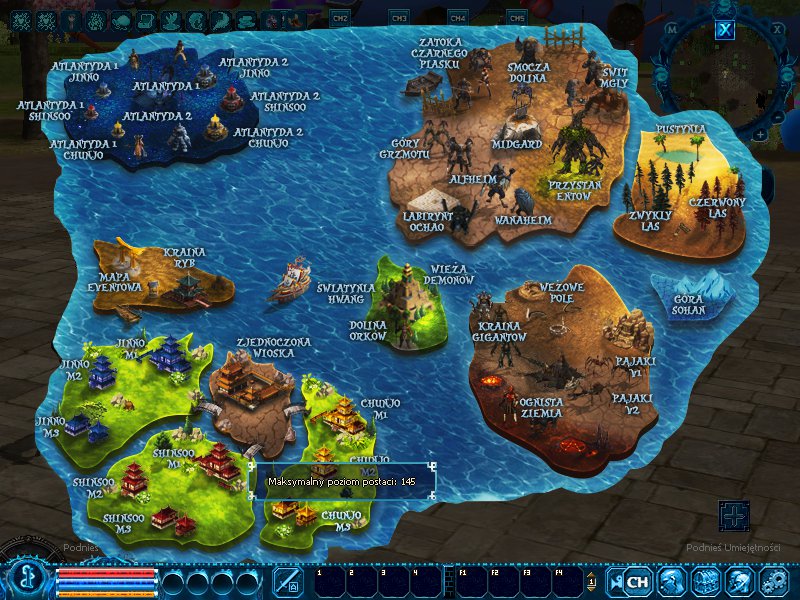Open the treasure chest inventory icon
800x600 pixels.
click(706, 581)
